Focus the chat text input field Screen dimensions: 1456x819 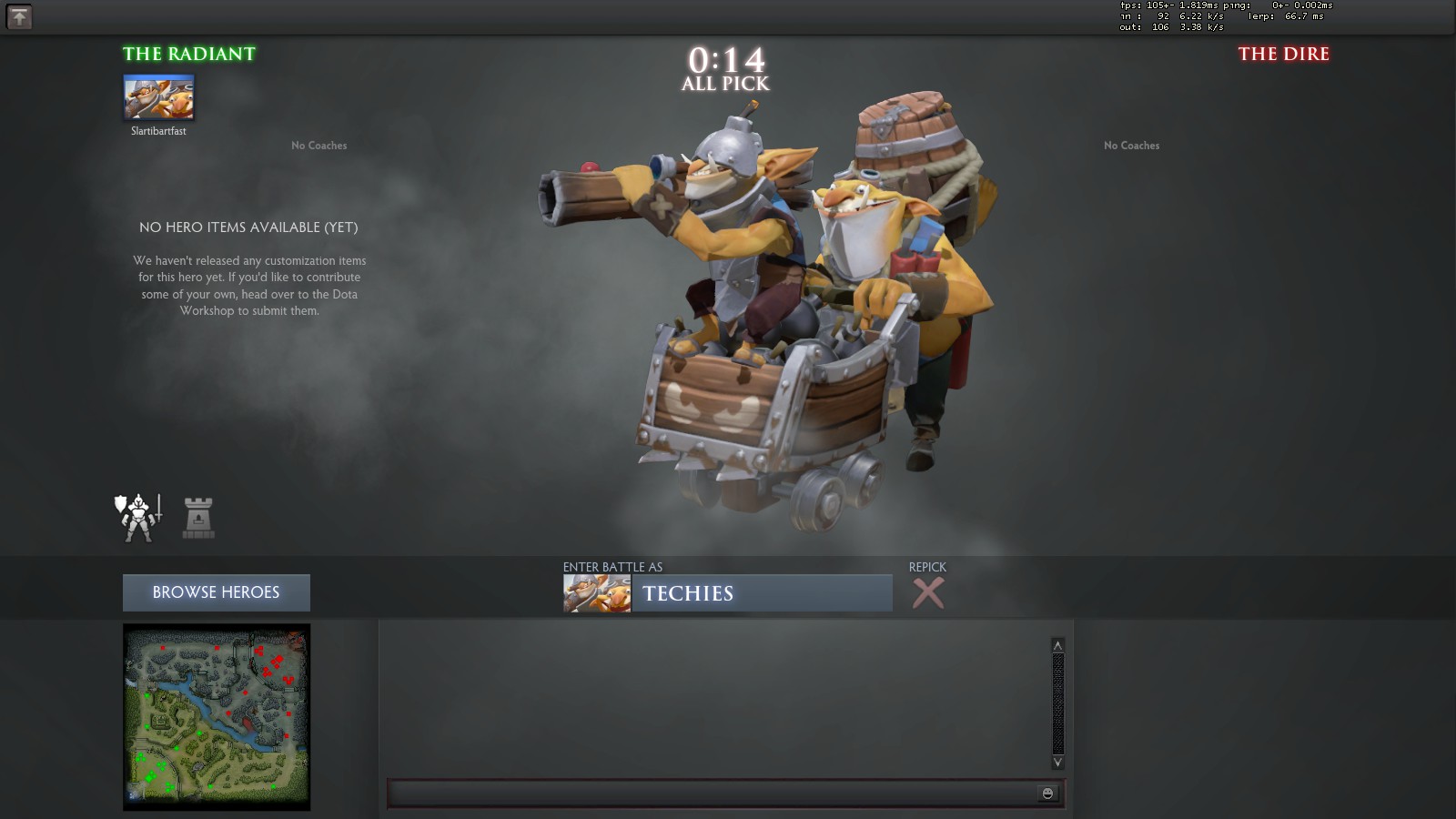[710, 794]
